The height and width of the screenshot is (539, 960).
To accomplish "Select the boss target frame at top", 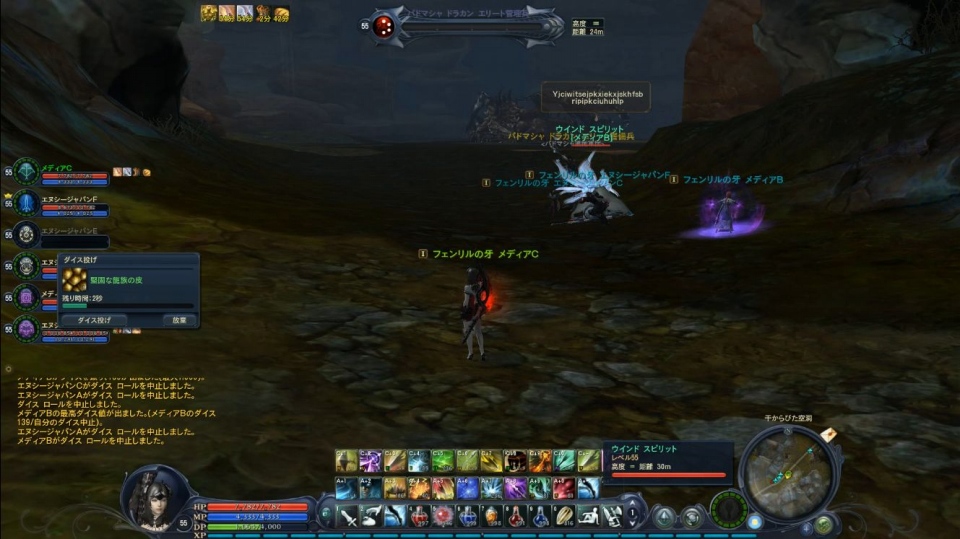I will point(465,26).
